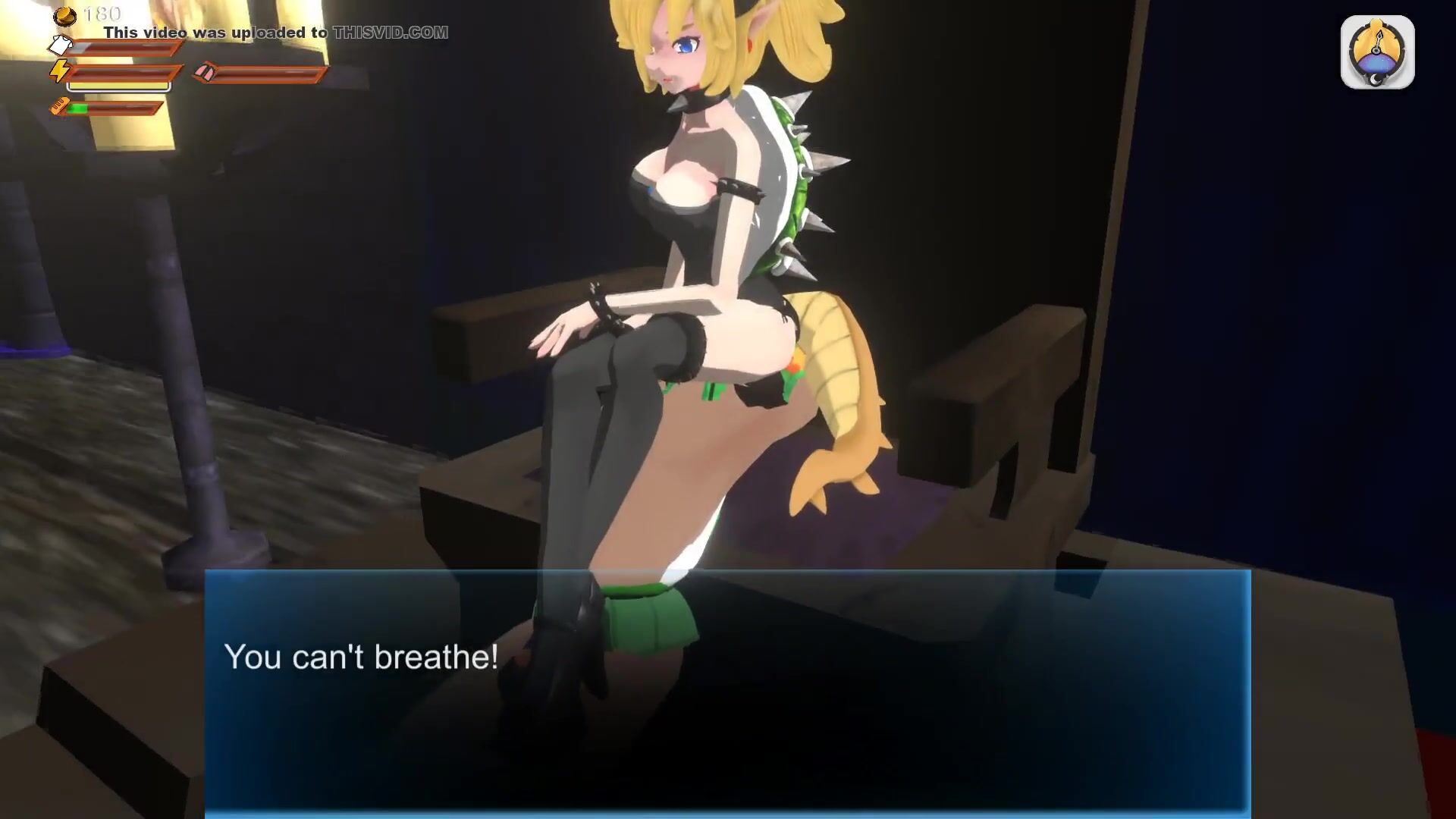Open the clock icon in the corner
Screen dimensions: 1456x819
[1377, 52]
